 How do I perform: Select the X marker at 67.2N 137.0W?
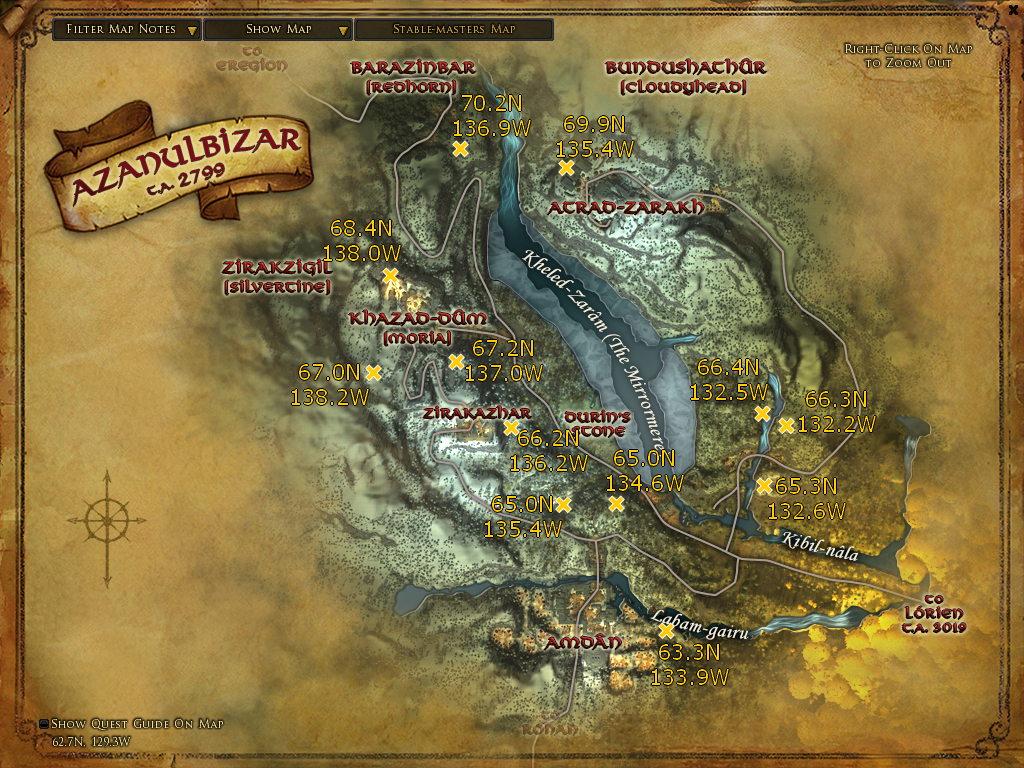pyautogui.click(x=456, y=361)
